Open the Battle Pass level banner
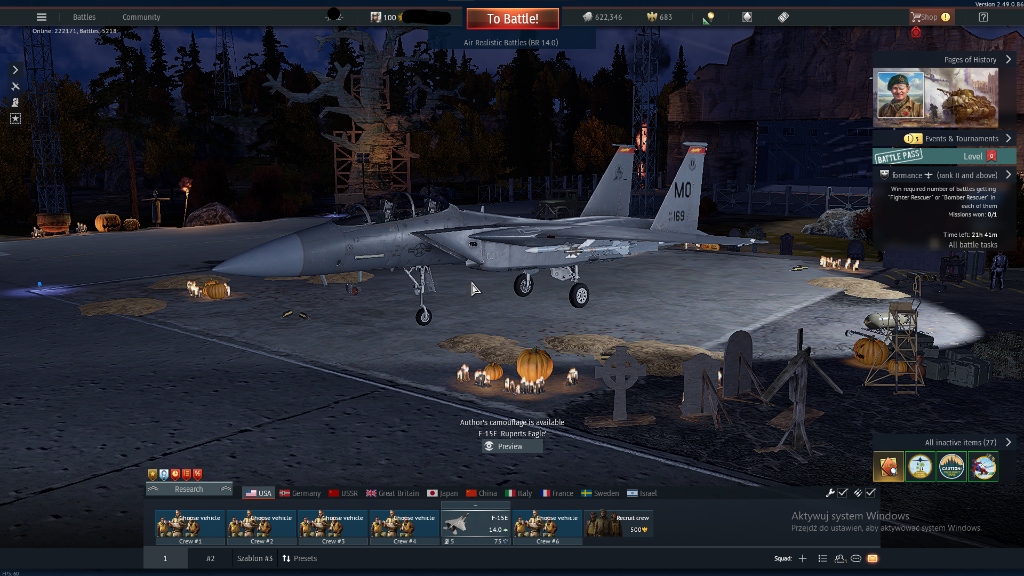 pos(944,156)
